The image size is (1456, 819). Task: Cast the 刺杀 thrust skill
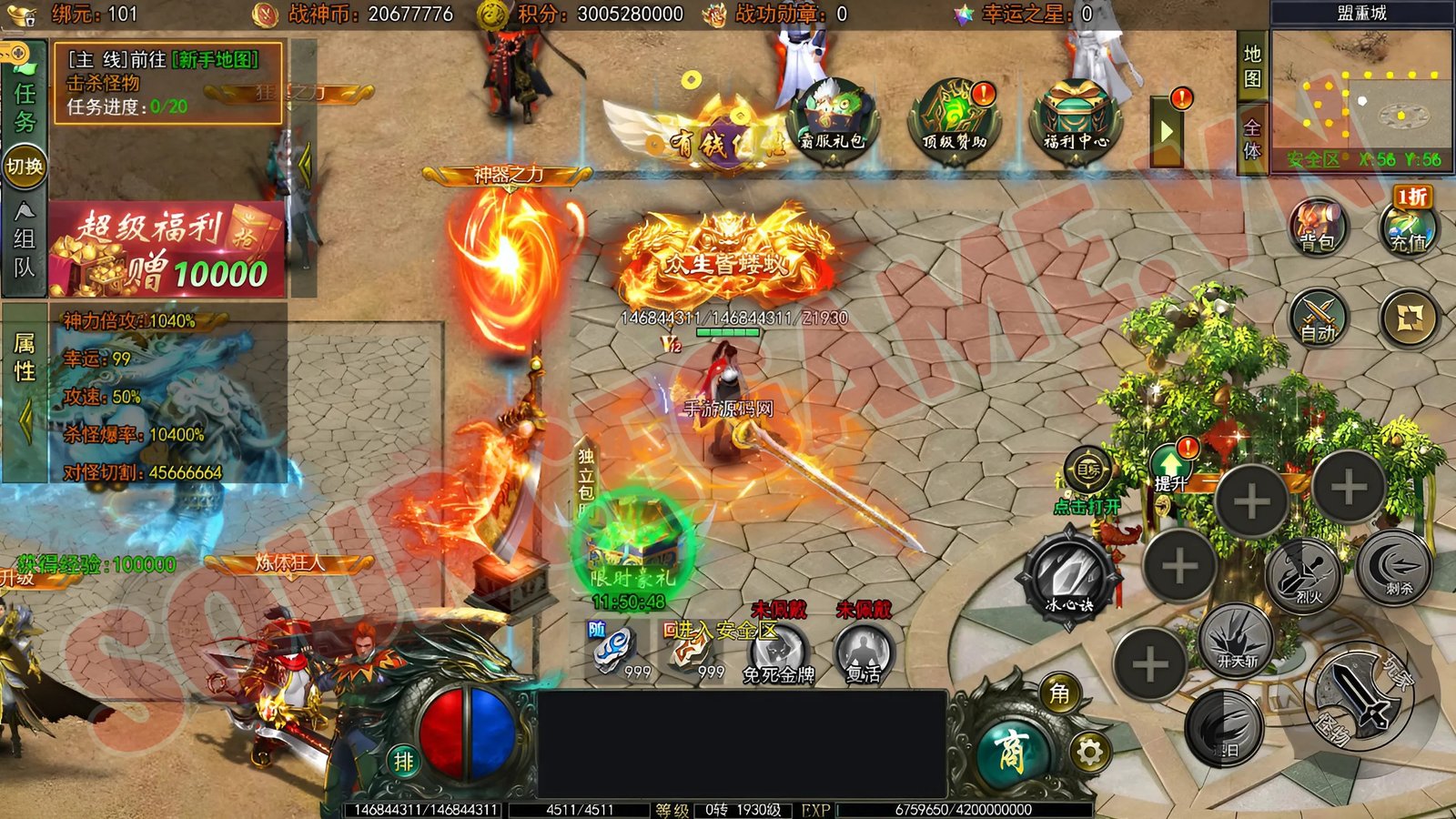tap(1394, 566)
